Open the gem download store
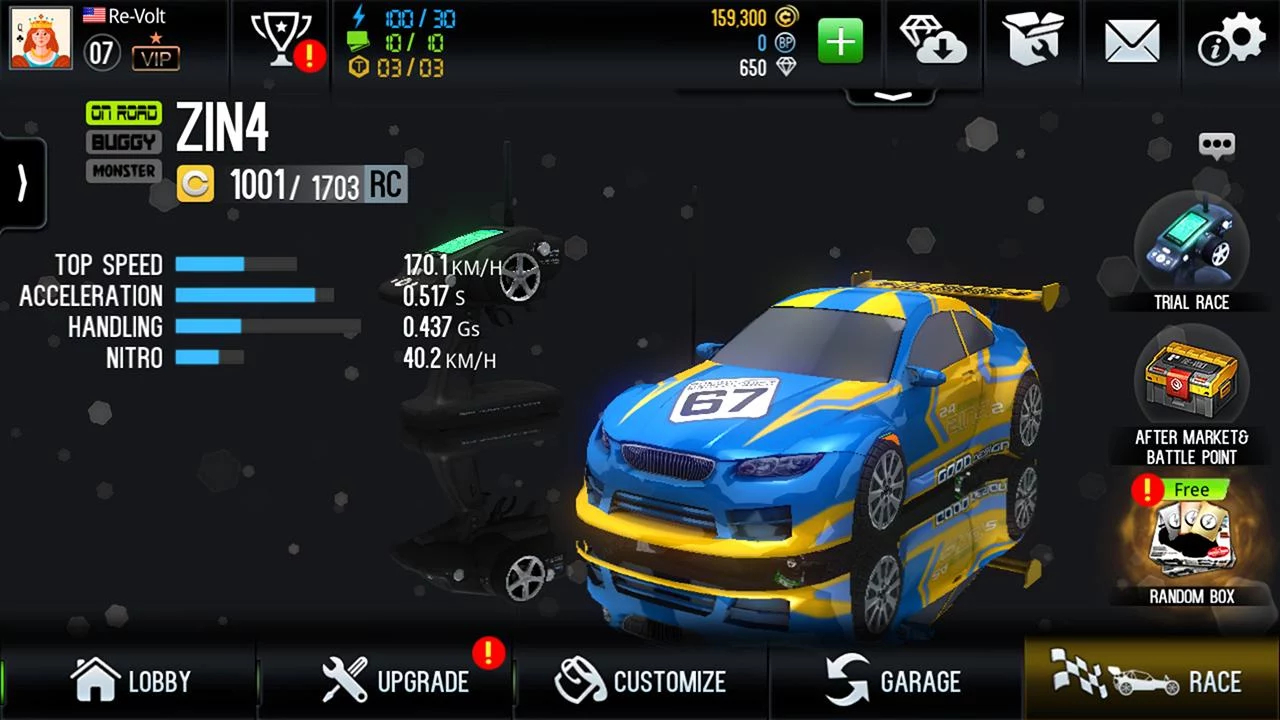 pos(932,42)
